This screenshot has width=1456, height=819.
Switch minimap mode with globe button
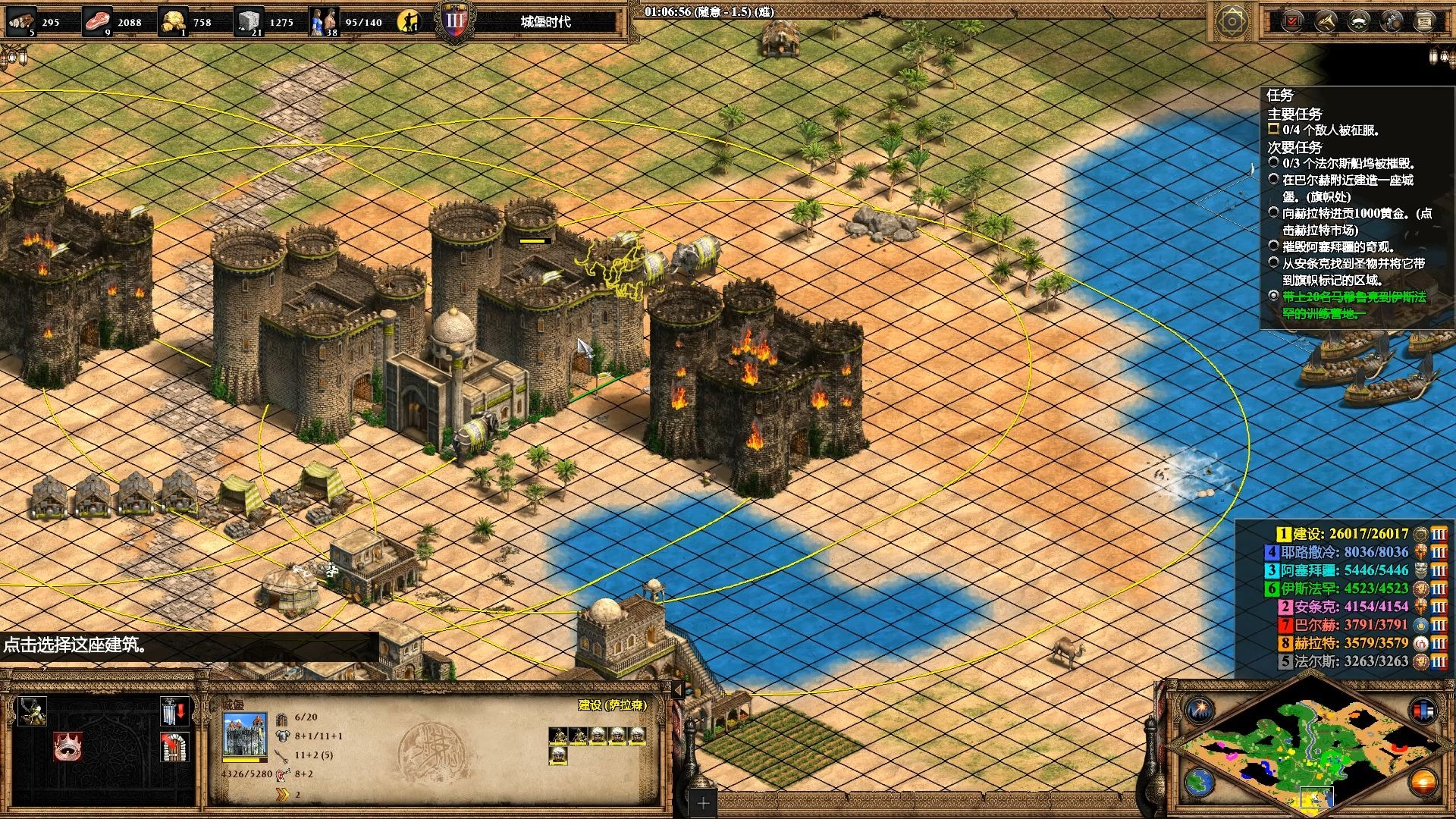(1199, 781)
